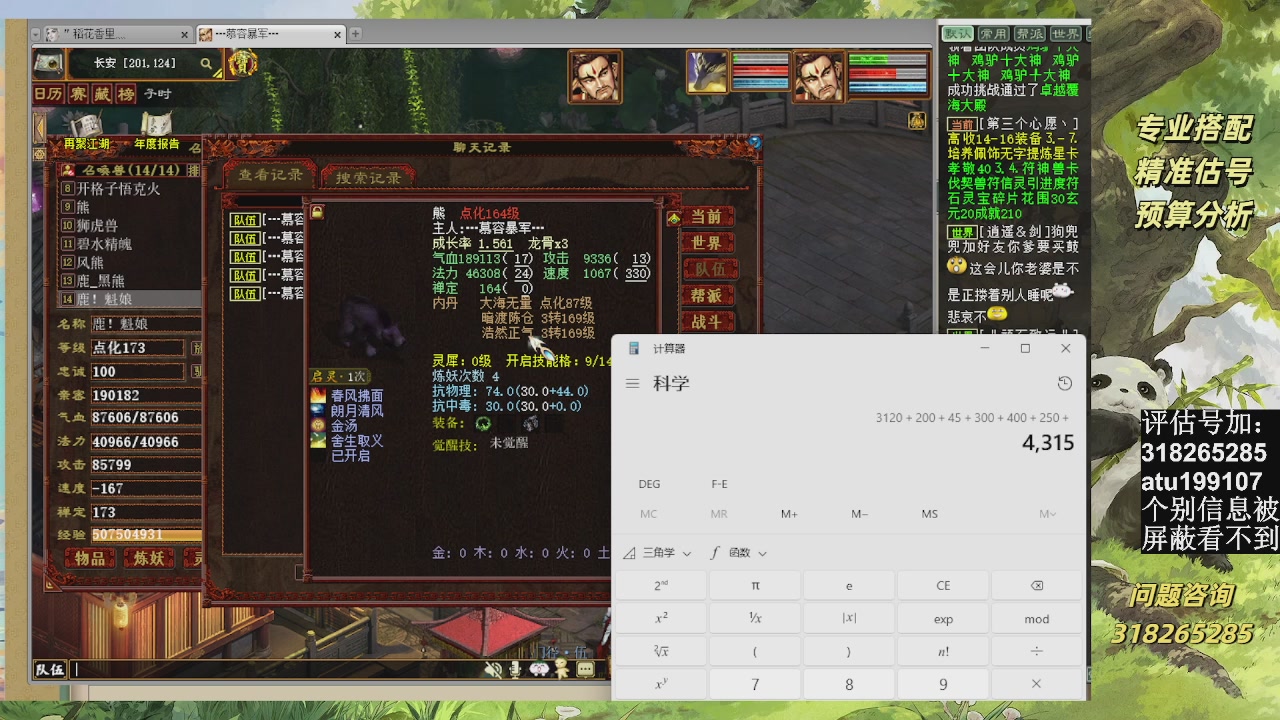Switch the calculator DEG angle mode

point(648,484)
